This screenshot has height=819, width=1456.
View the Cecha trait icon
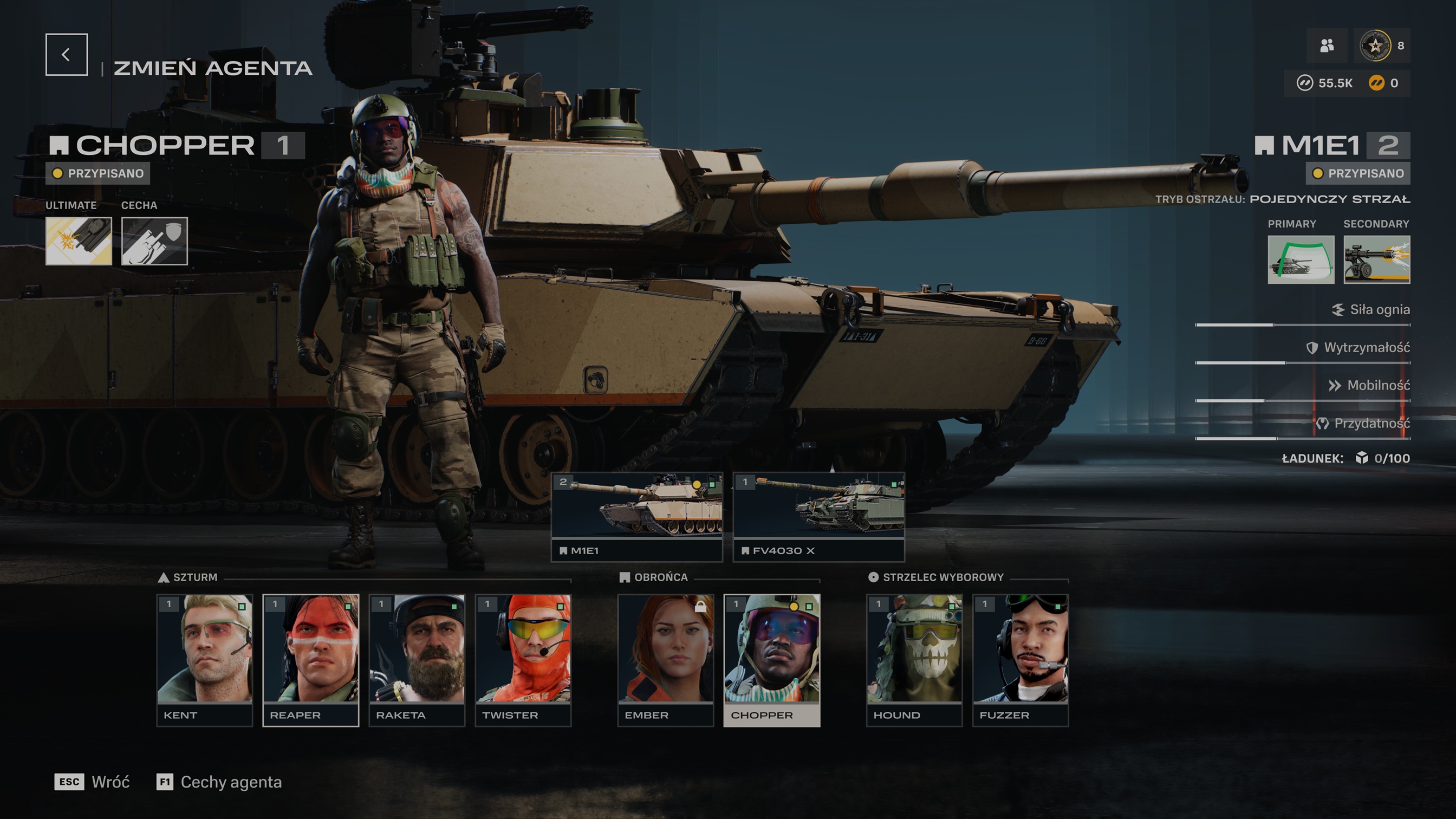coord(154,241)
